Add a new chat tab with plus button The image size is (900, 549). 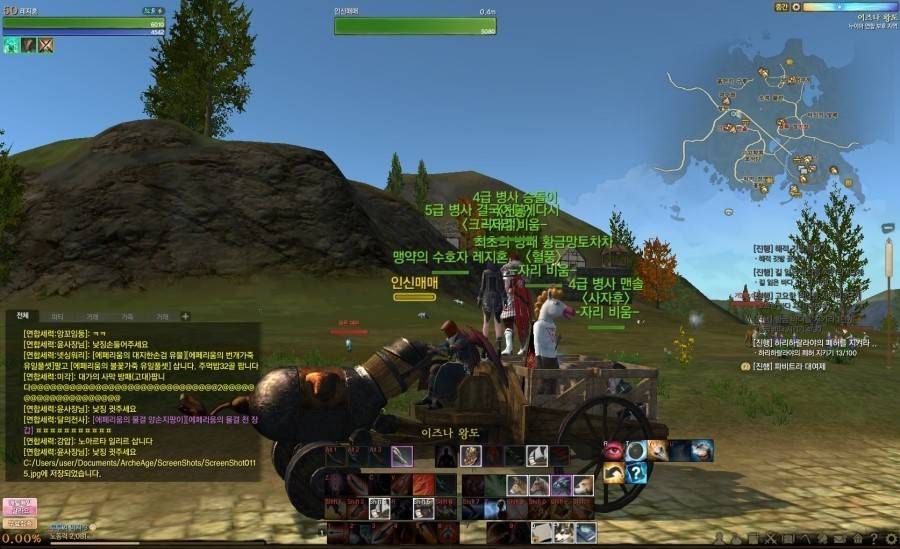[x=185, y=316]
